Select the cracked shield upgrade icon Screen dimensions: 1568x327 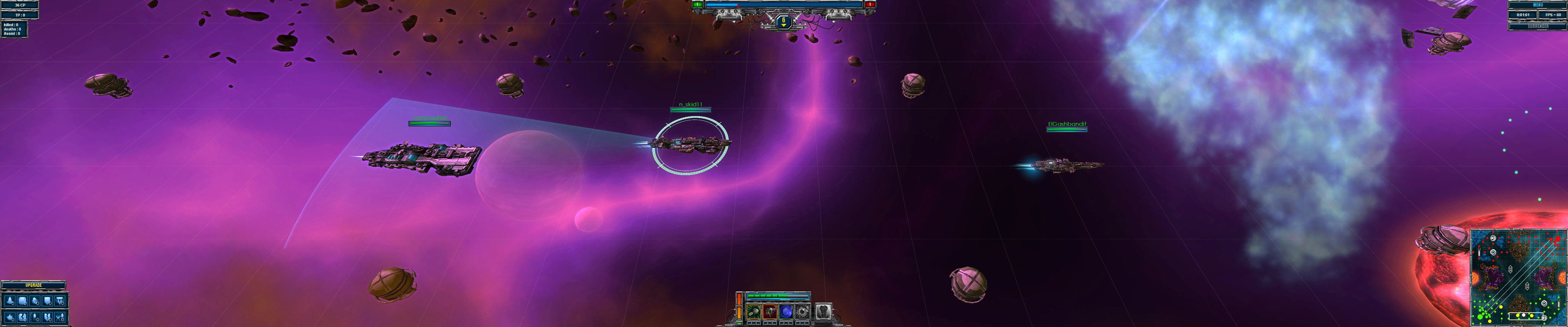click(x=48, y=317)
